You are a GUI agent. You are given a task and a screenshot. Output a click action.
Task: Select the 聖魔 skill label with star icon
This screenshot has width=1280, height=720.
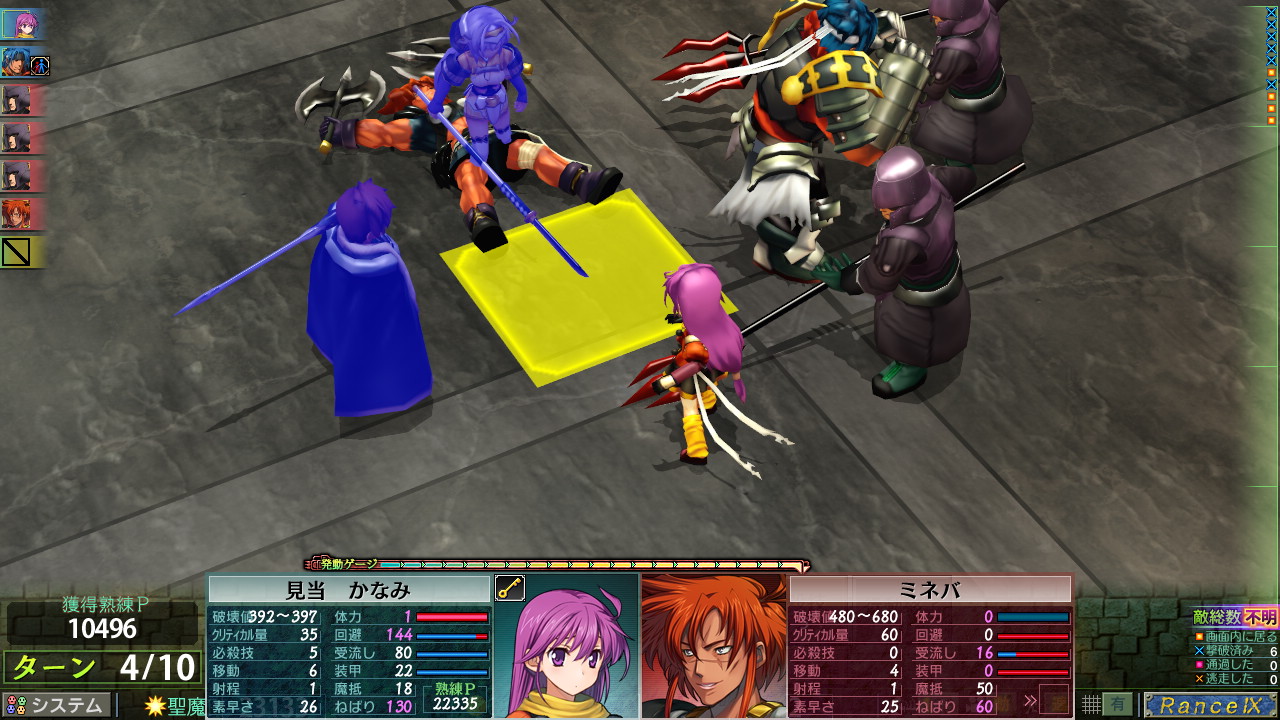coord(175,706)
